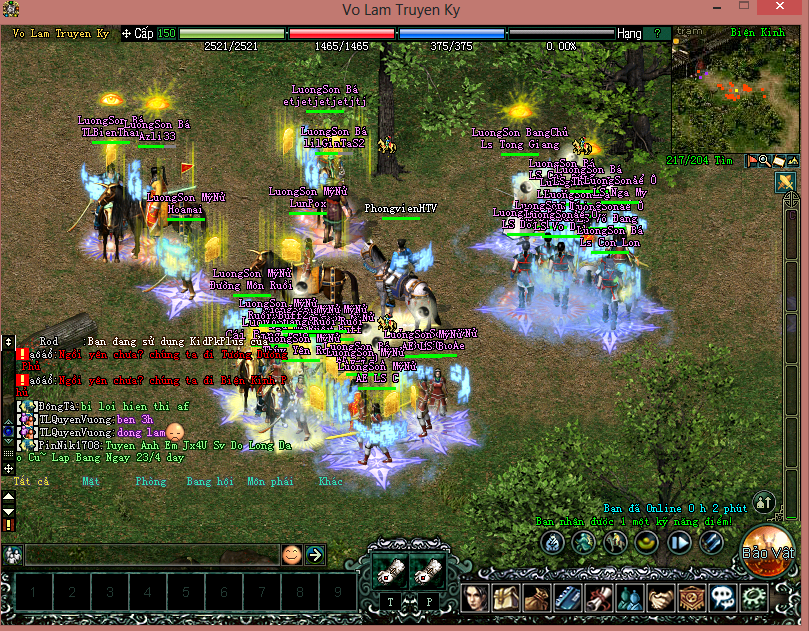Click the red flag icon below minimap
The height and width of the screenshot is (631, 809).
click(x=750, y=160)
